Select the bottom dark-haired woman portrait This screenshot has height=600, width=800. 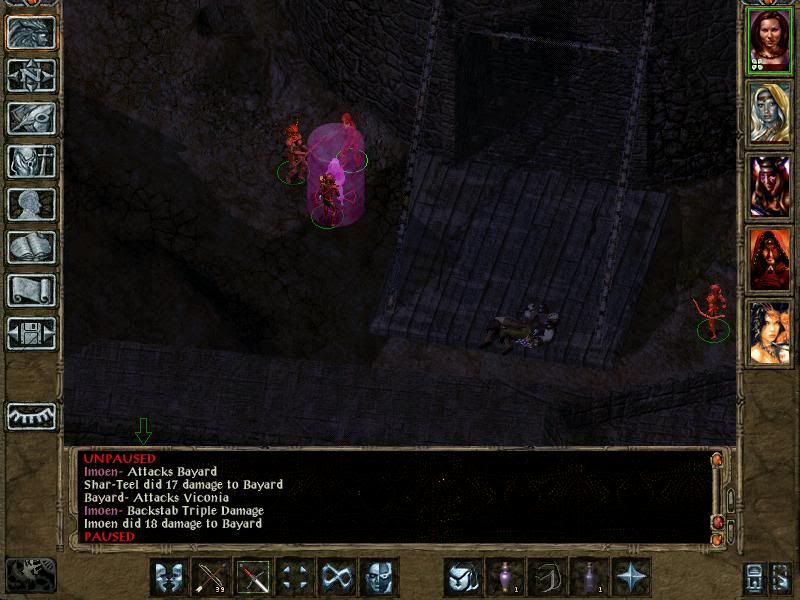coord(770,333)
